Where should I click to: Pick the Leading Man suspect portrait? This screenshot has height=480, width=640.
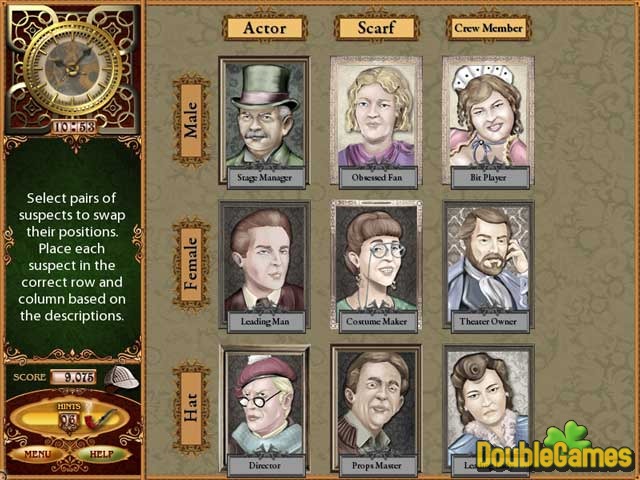click(264, 265)
